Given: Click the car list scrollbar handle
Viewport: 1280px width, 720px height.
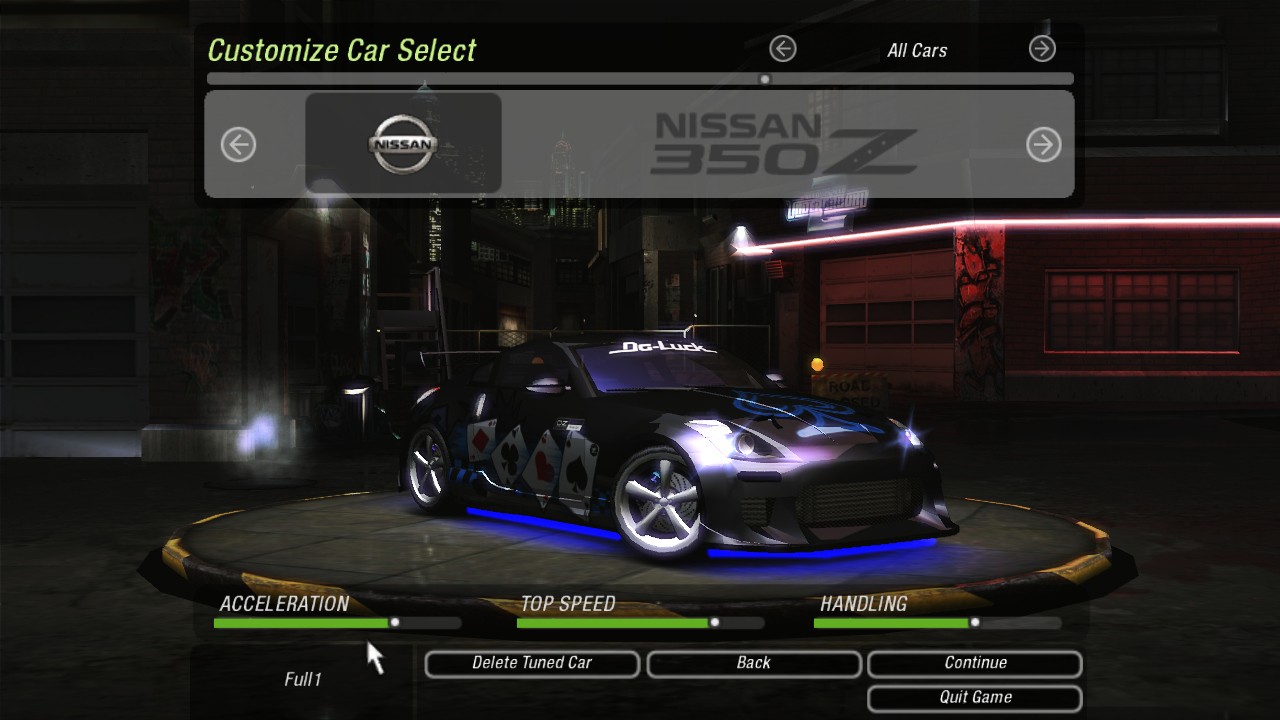Looking at the screenshot, I should click(x=765, y=79).
